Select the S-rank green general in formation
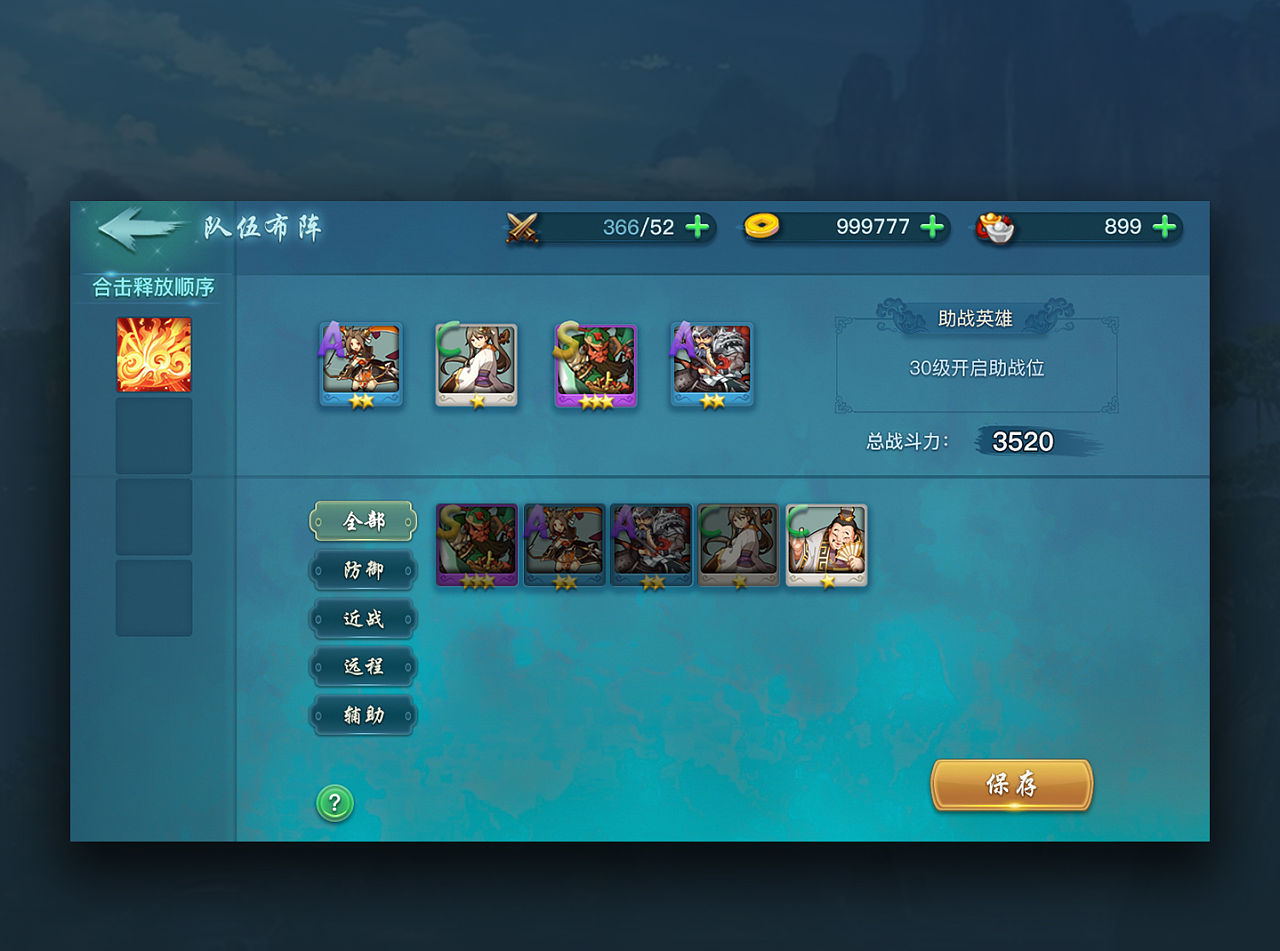The width and height of the screenshot is (1280, 951). [x=596, y=365]
